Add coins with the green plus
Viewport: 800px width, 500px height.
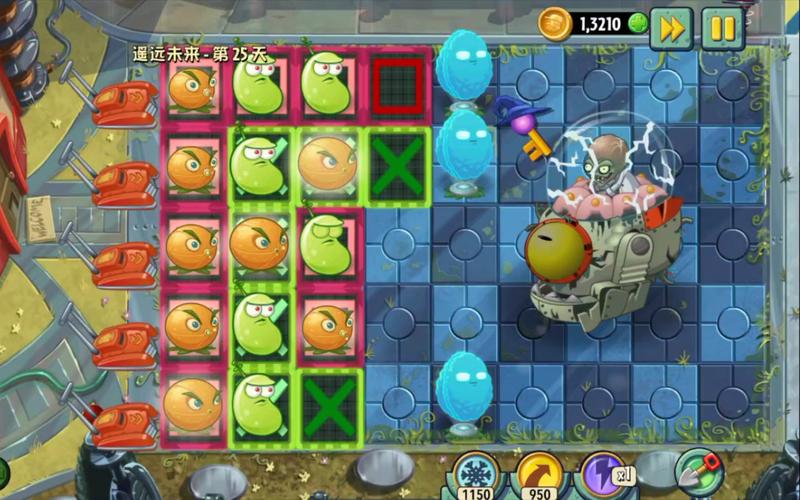point(638,23)
